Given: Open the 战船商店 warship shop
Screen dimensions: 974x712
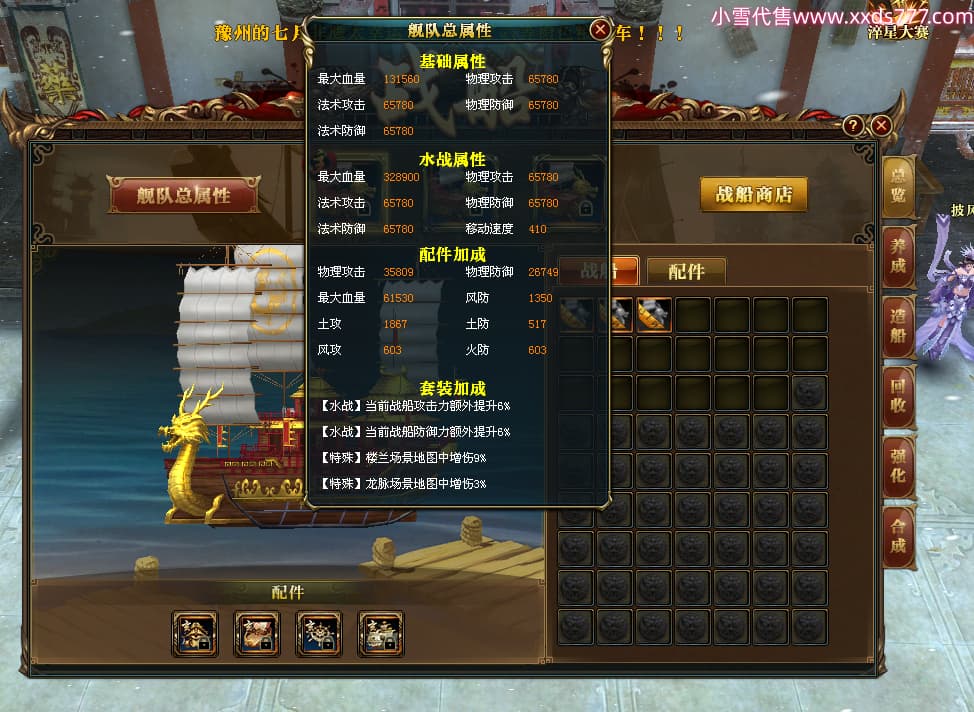Looking at the screenshot, I should pyautogui.click(x=753, y=194).
